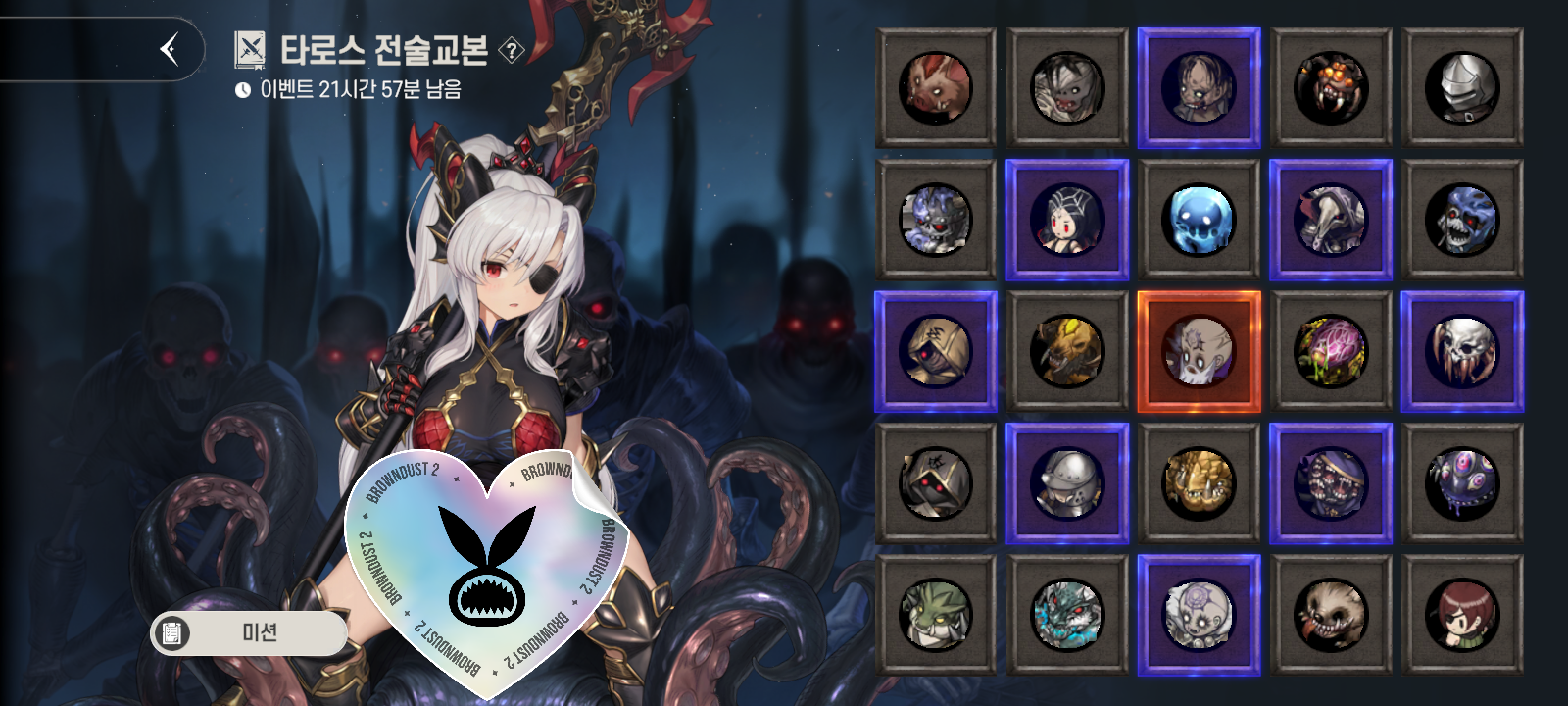
Task: Click the plague-doctor bird monster with blue frame
Action: (1331, 220)
